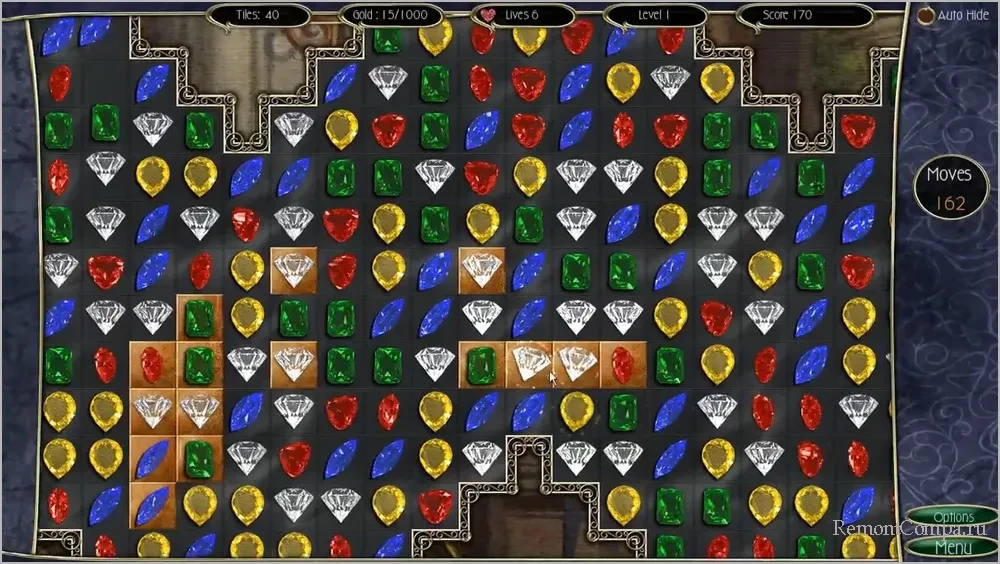This screenshot has height=564, width=1000.
Task: Open the Options menu
Action: click(953, 517)
